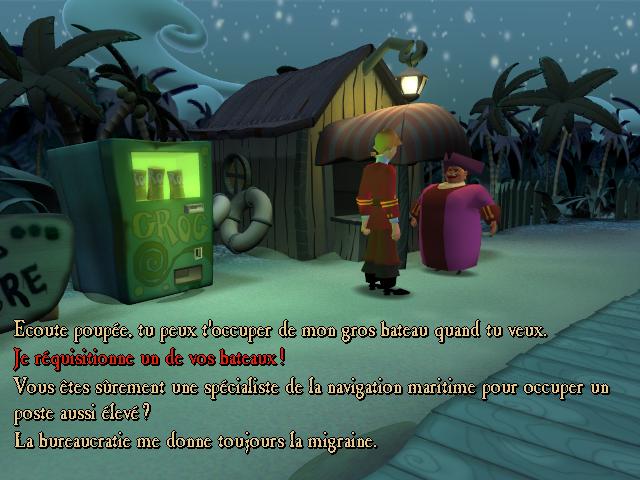
Task: Choose 'La bureaucratie me donne toujours la migraine'
Action: click(195, 441)
